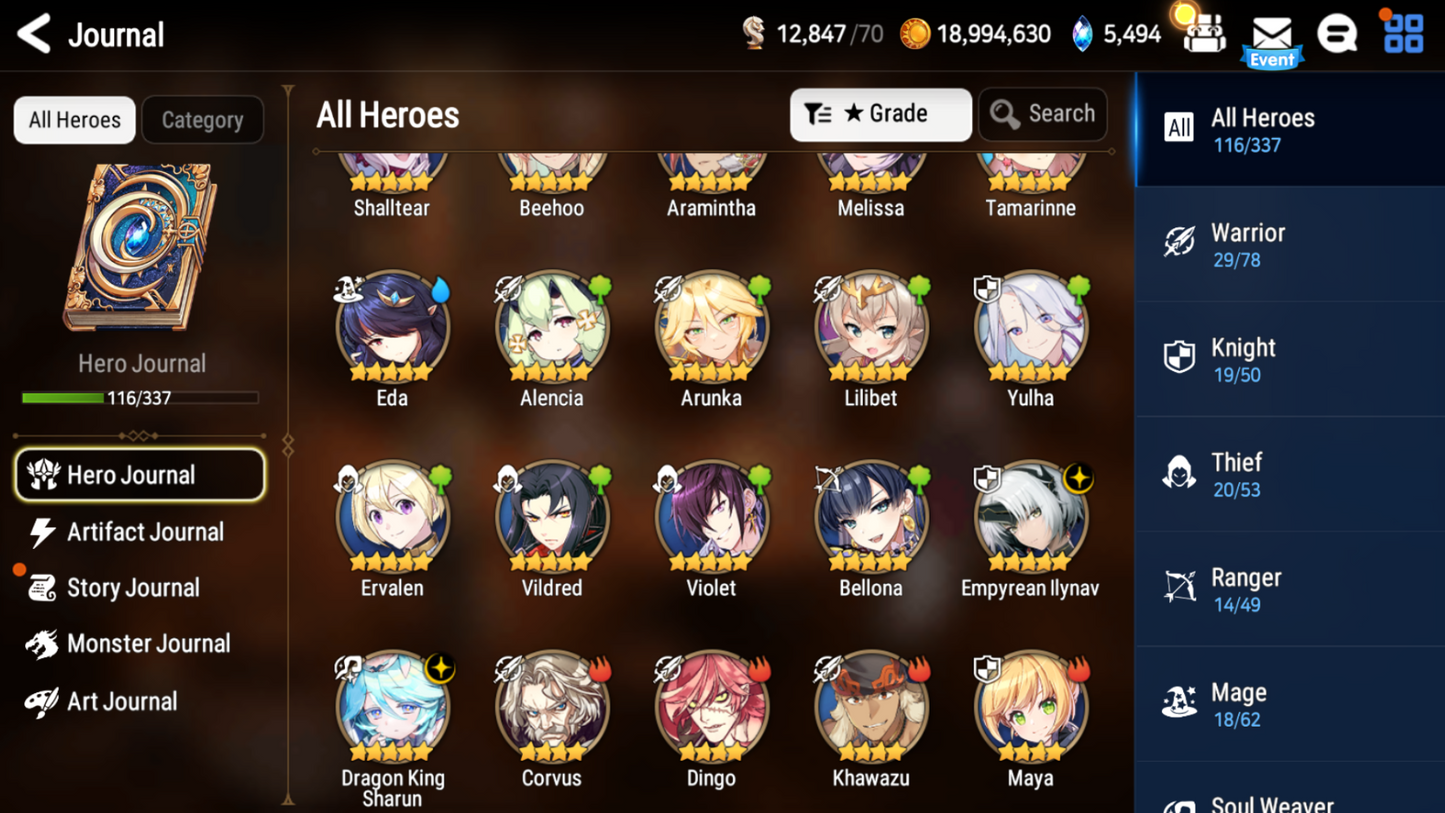Screen dimensions: 1445x813
Task: Select the hero Eda
Action: [392, 326]
